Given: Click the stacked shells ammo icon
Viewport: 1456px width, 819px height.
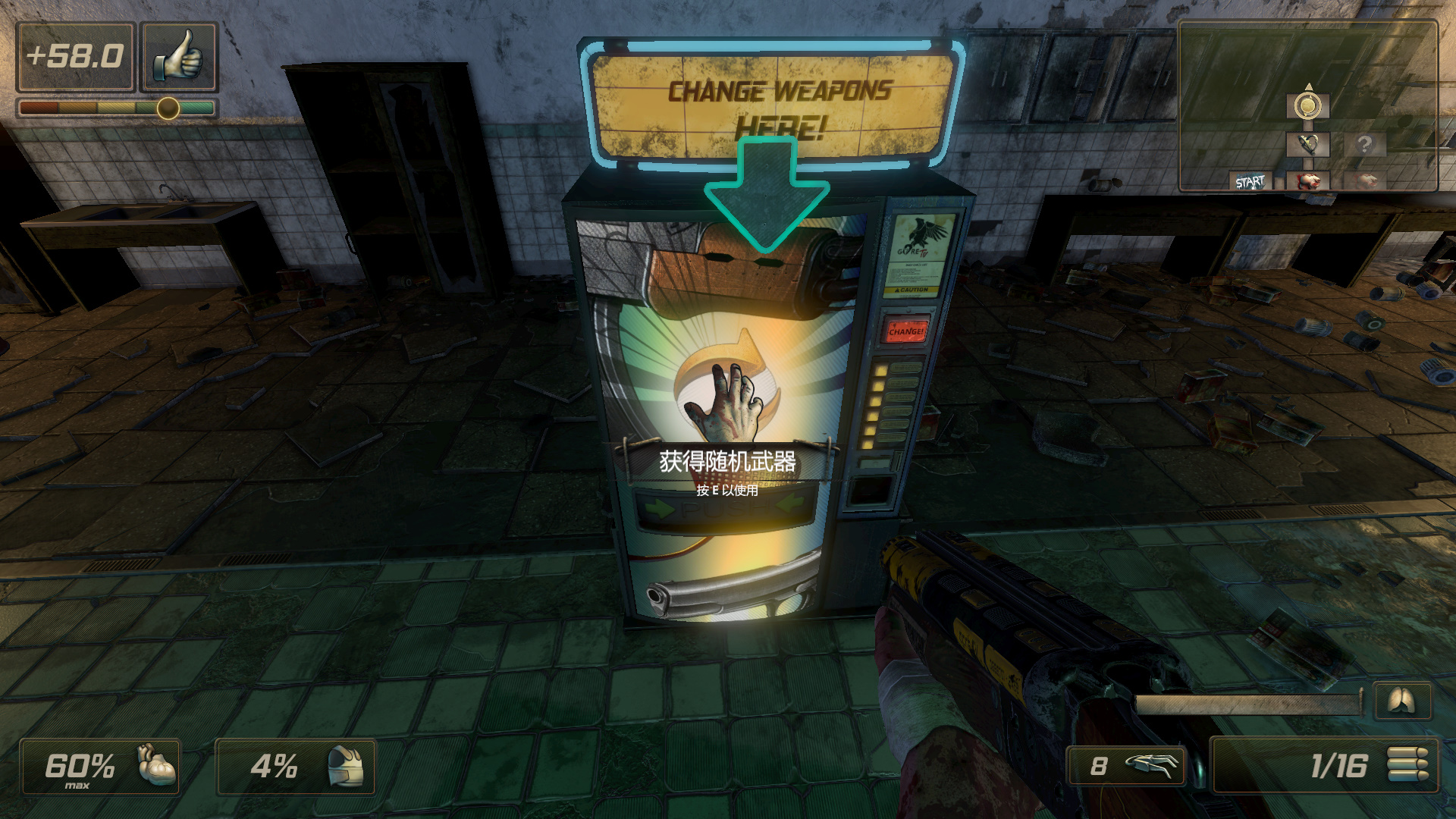Looking at the screenshot, I should point(1407,764).
